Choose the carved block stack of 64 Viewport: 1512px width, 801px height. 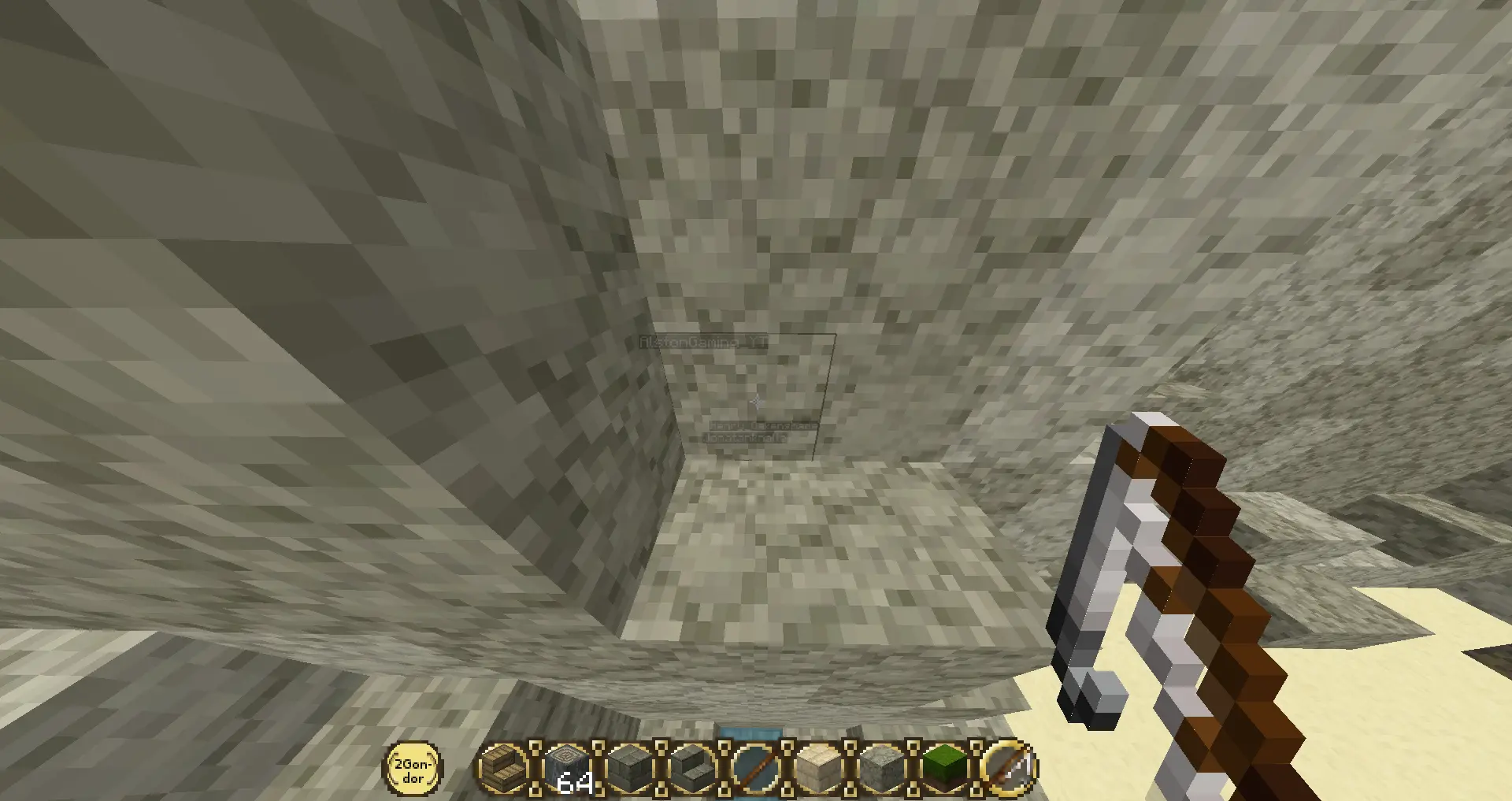coord(568,767)
